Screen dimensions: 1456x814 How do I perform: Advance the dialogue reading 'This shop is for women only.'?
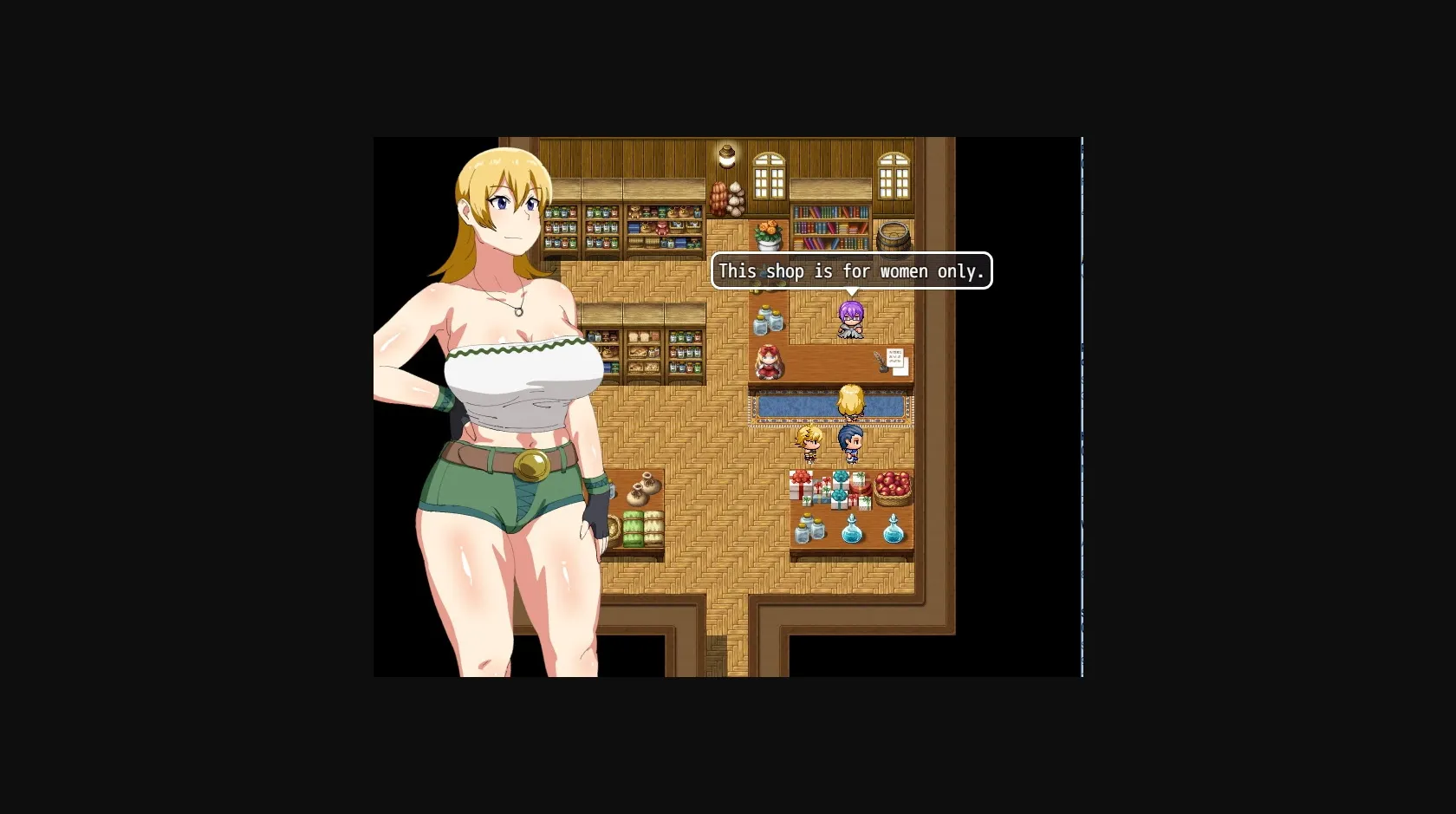point(852,270)
